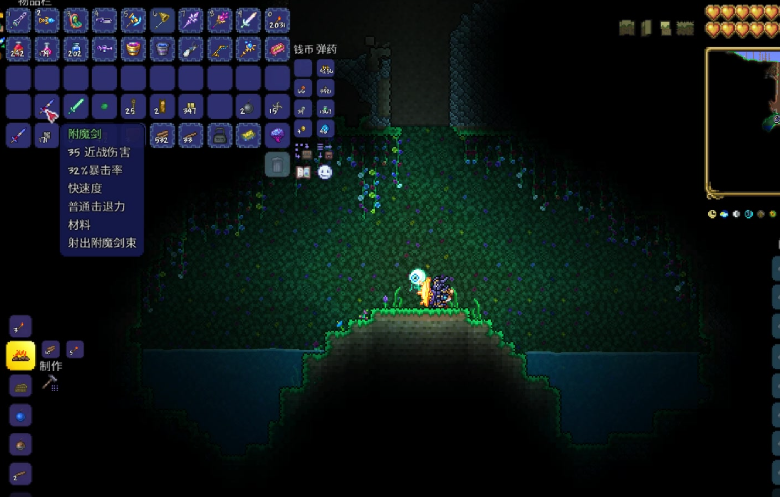
Task: Pick the butterfly net hotbar slot
Action: coord(162,20)
